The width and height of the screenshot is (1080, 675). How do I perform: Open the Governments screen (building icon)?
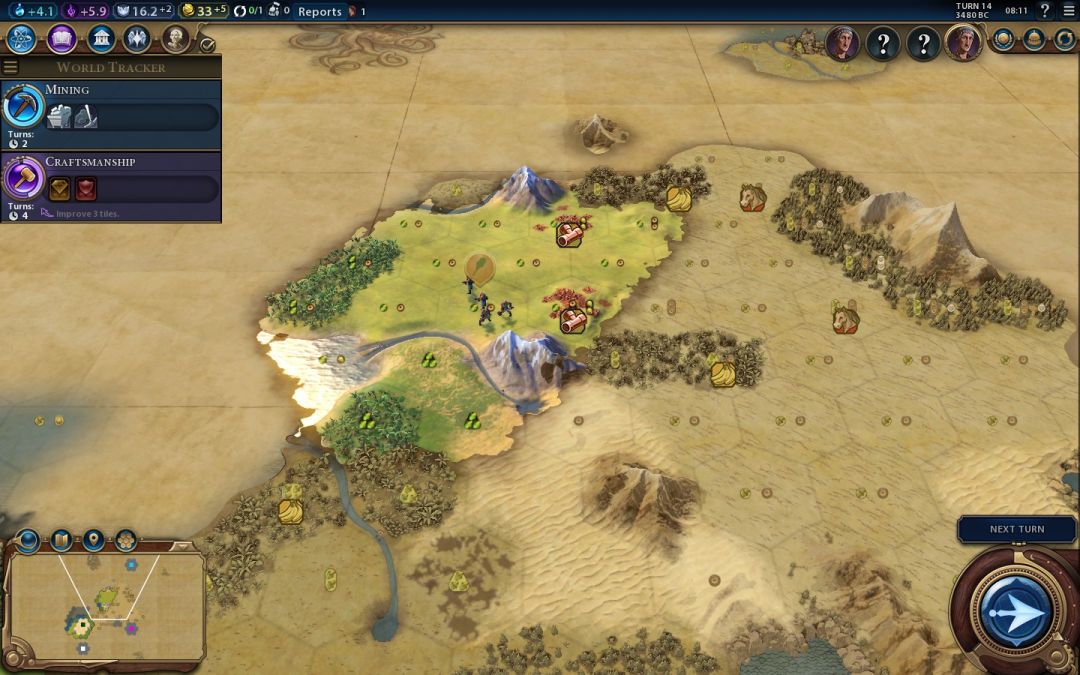click(x=100, y=39)
